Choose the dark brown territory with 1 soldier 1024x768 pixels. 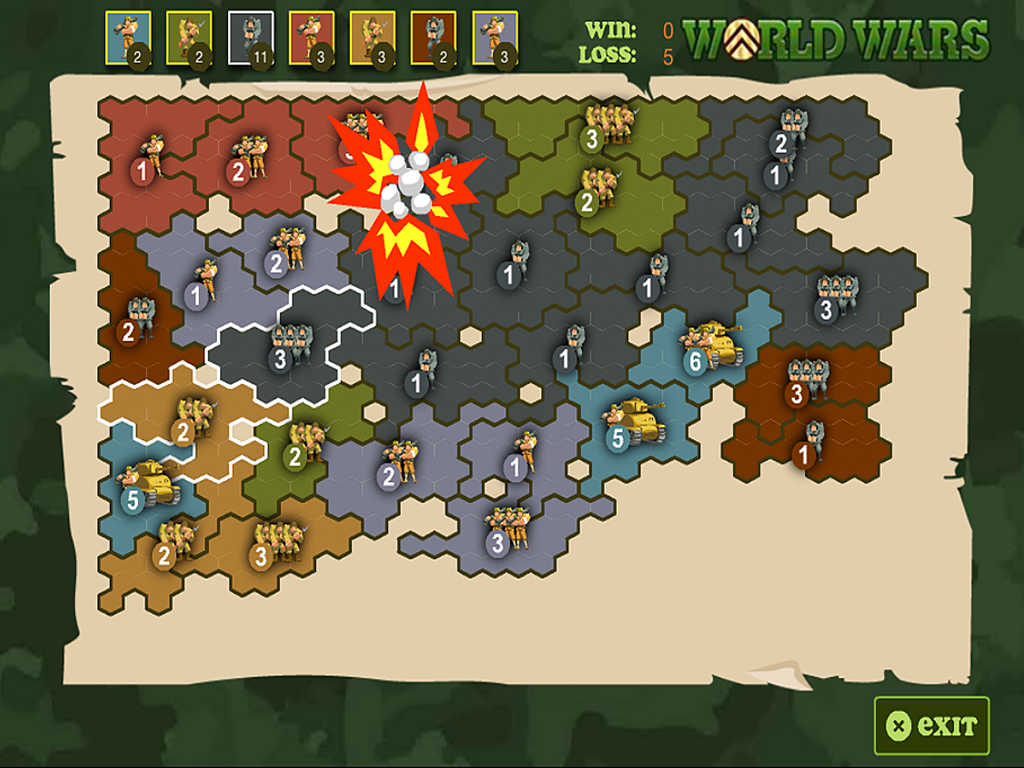(810, 445)
